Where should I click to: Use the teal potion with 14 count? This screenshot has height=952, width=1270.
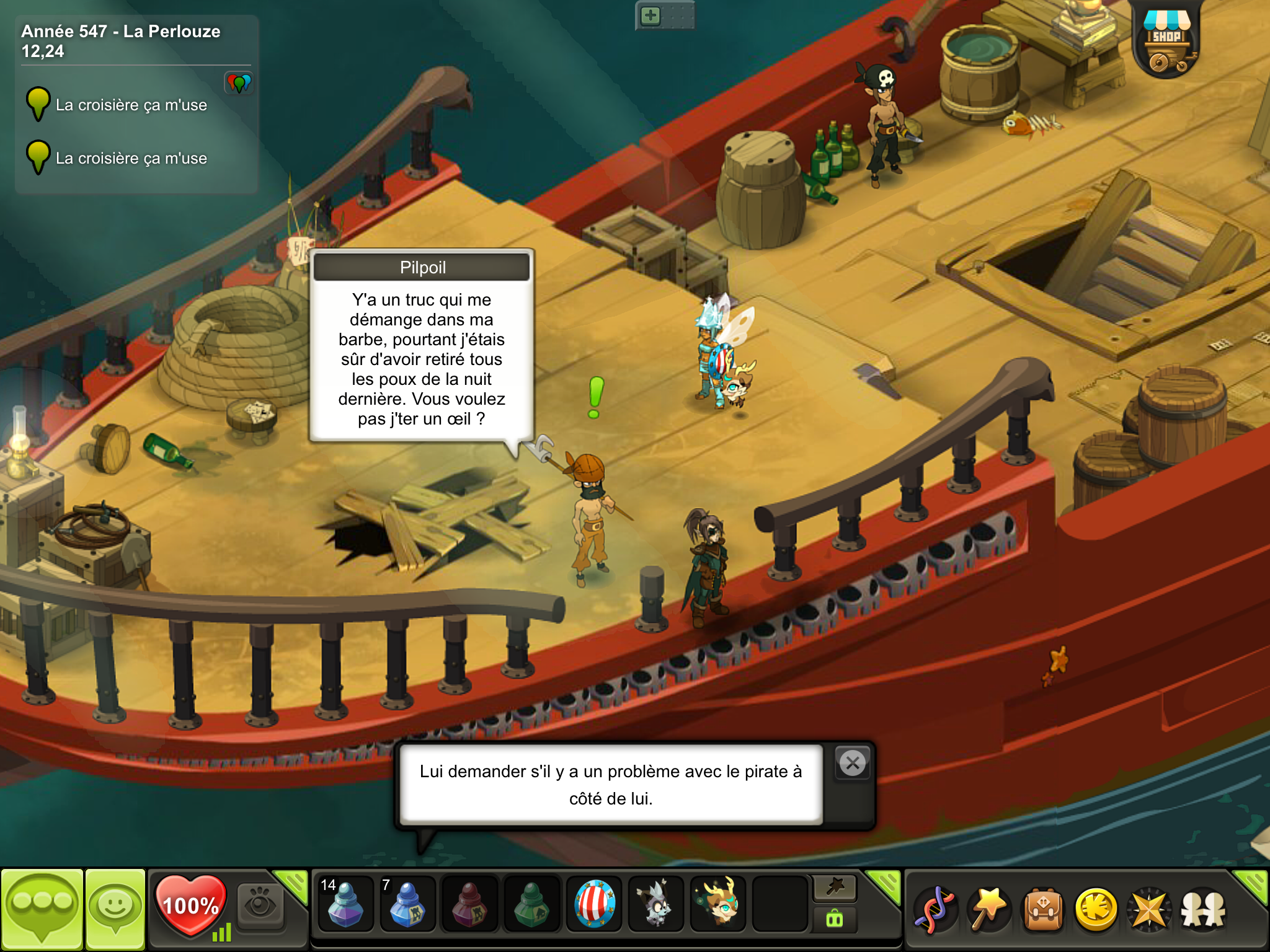click(x=345, y=906)
